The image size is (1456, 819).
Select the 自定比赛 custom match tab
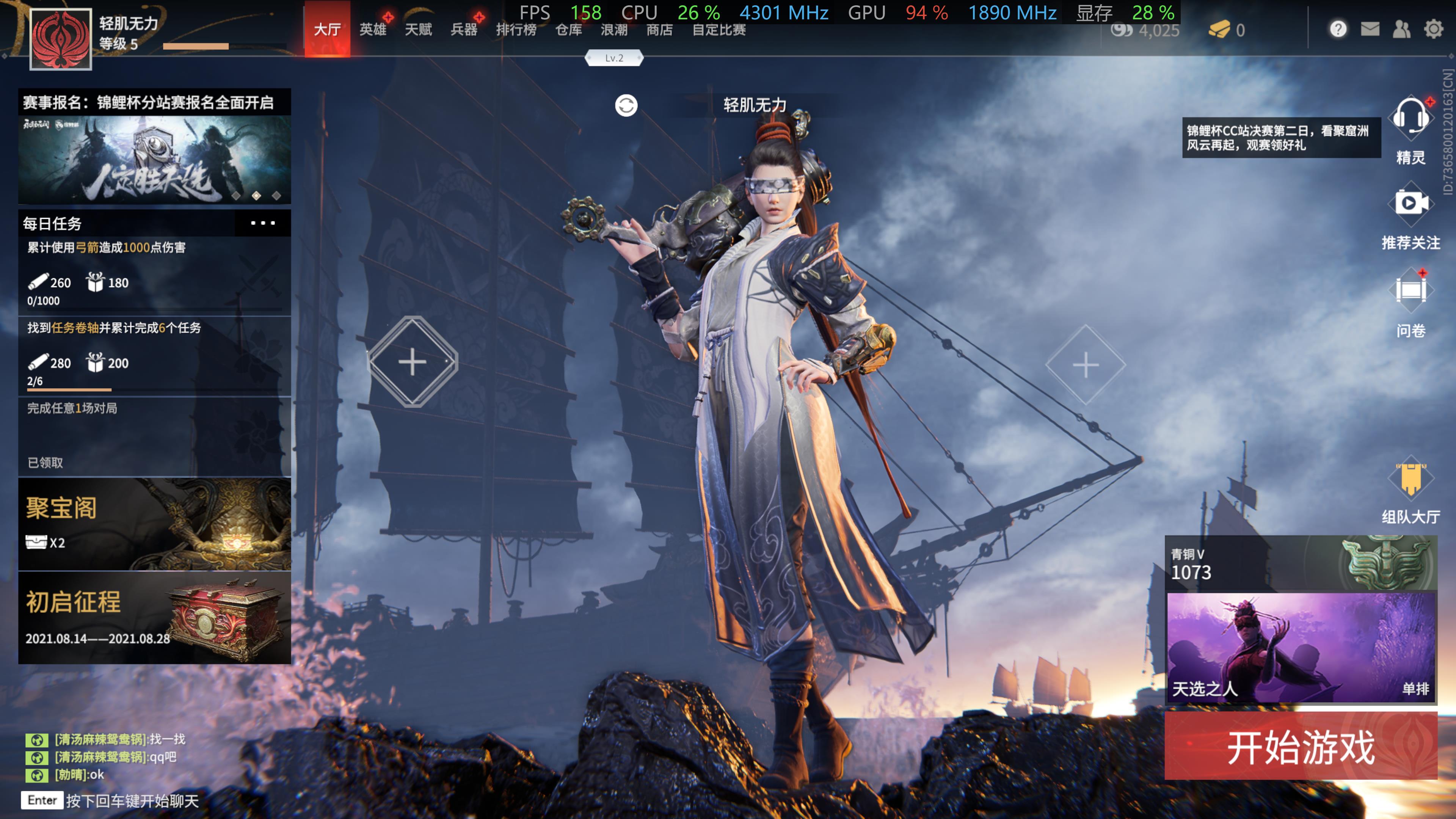tap(719, 30)
